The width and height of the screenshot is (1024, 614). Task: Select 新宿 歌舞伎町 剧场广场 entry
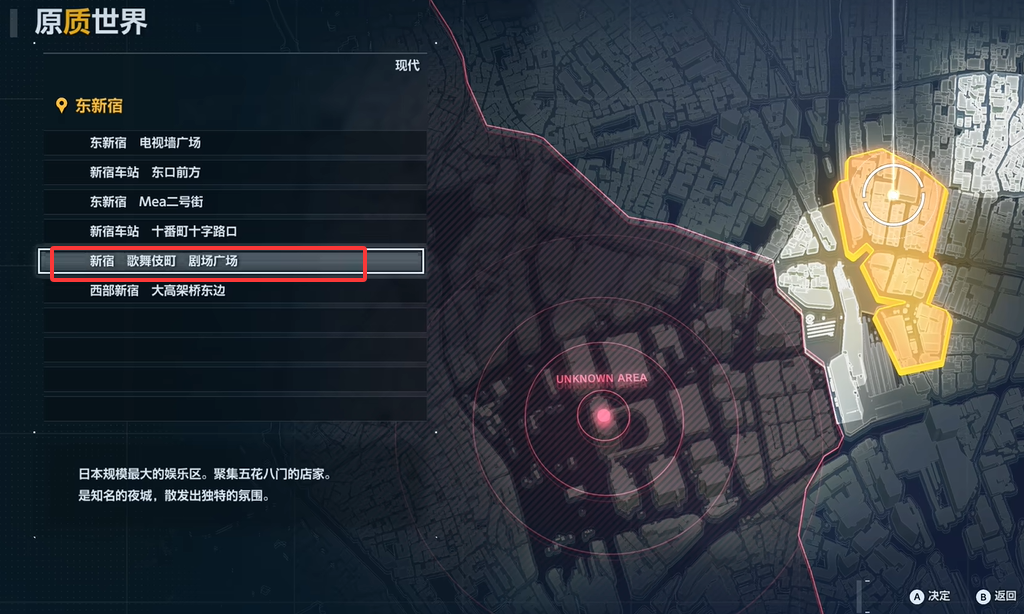pyautogui.click(x=163, y=262)
